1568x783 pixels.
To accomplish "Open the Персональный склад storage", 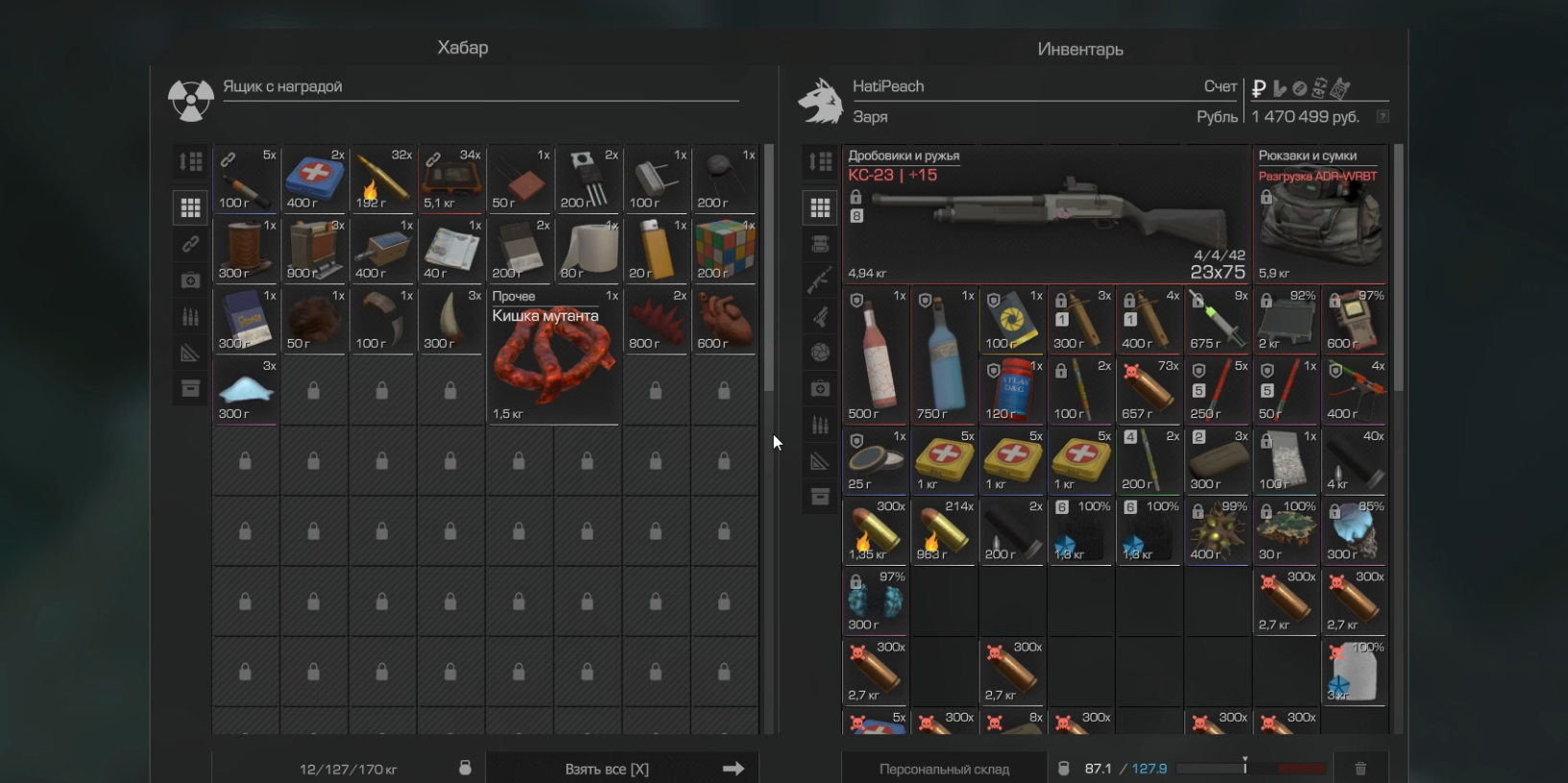I will tap(944, 769).
